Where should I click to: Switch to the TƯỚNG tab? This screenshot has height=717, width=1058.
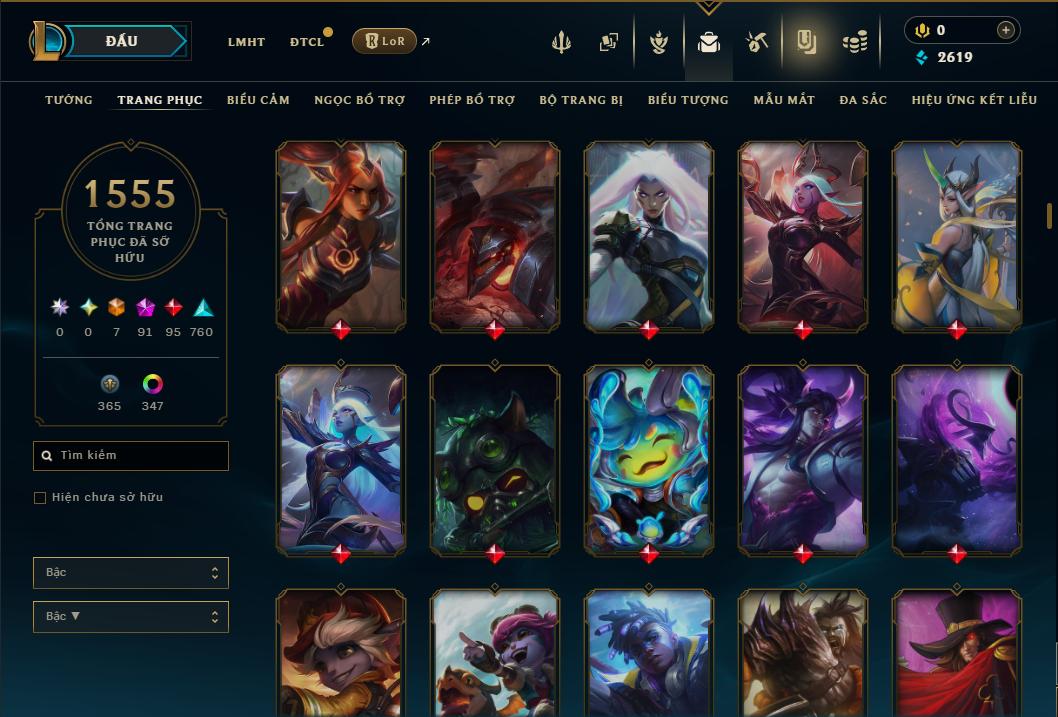pyautogui.click(x=69, y=100)
